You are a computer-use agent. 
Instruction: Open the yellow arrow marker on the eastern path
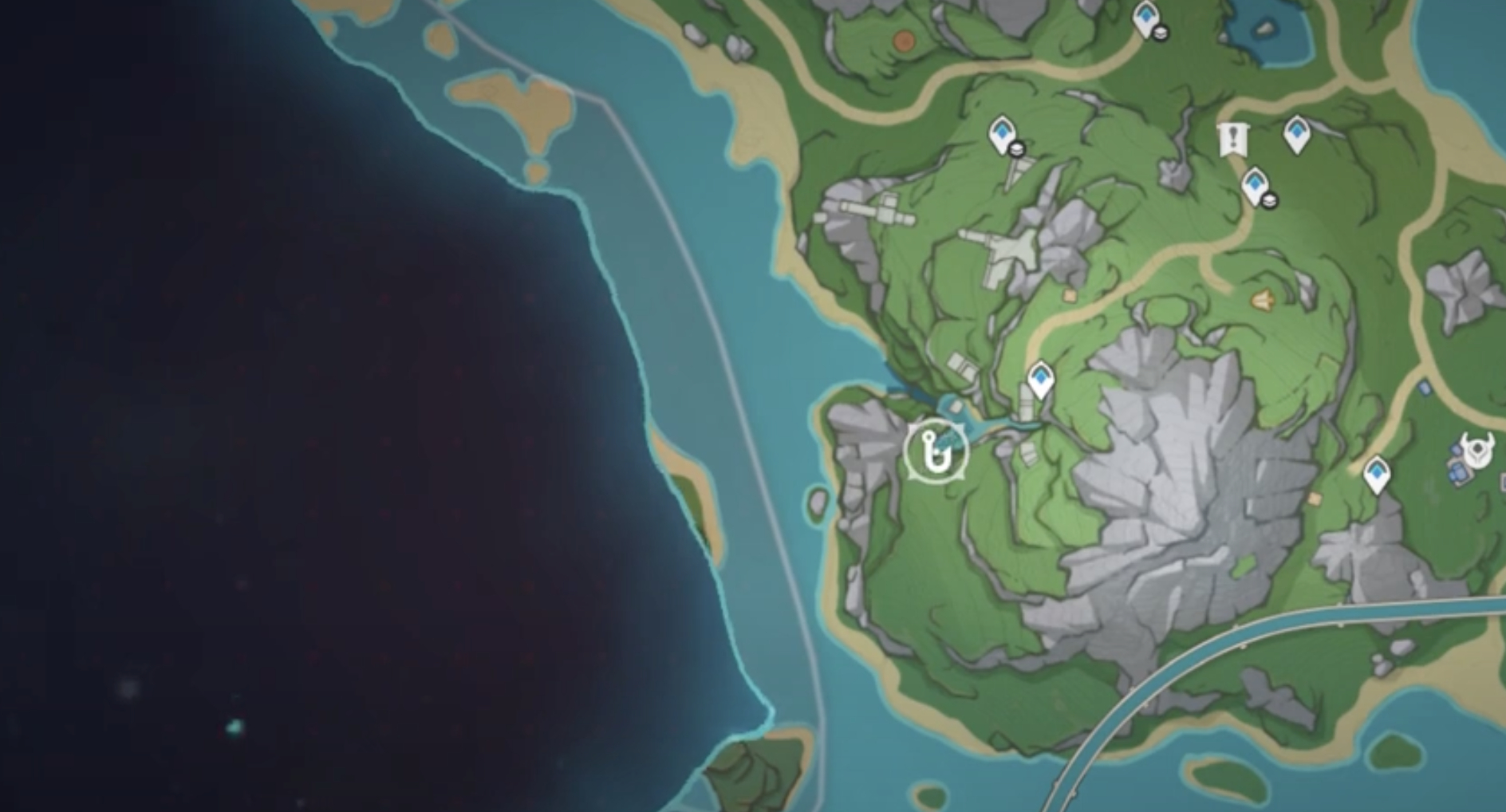(x=1263, y=299)
